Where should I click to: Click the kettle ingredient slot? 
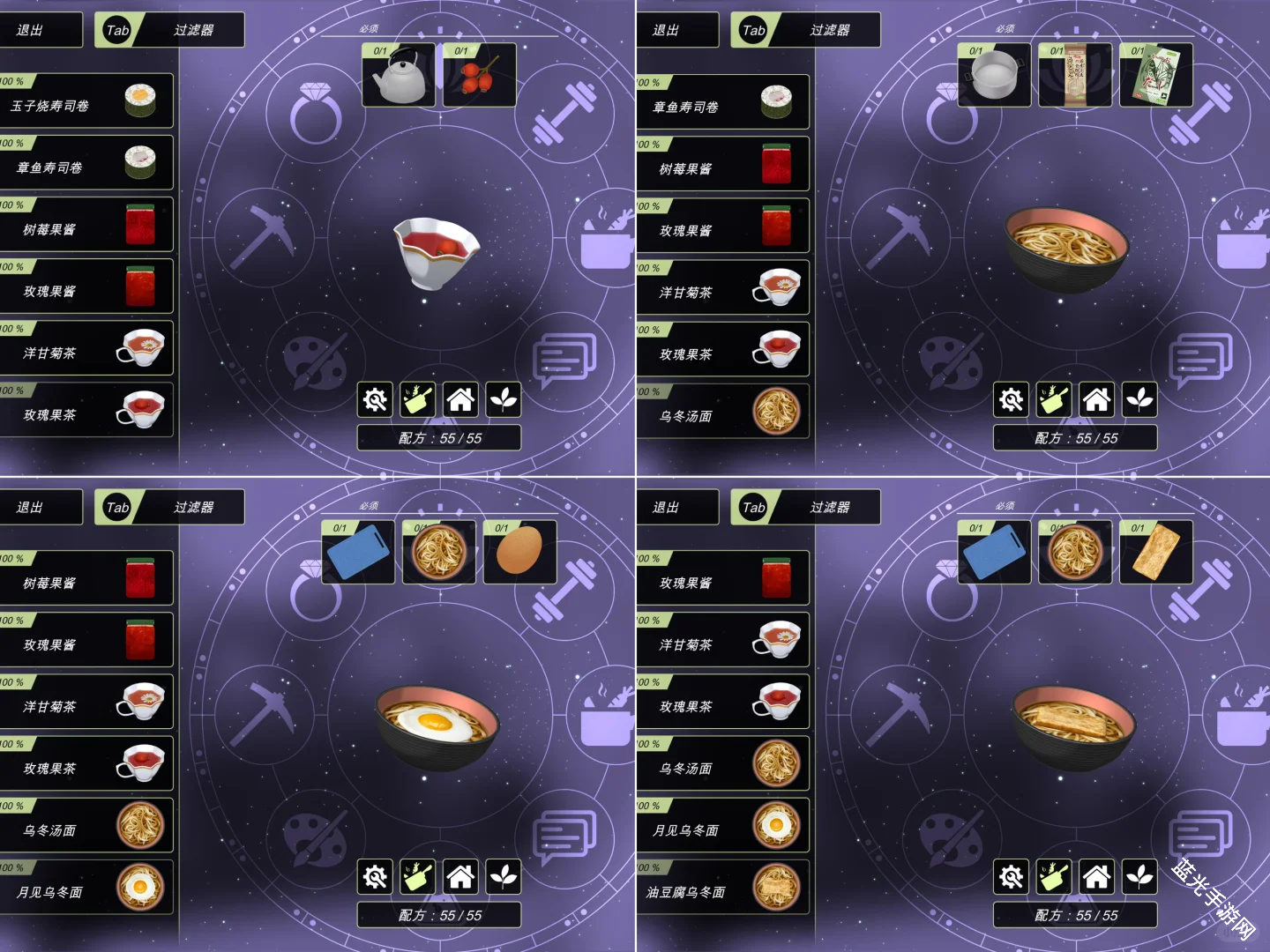point(399,76)
